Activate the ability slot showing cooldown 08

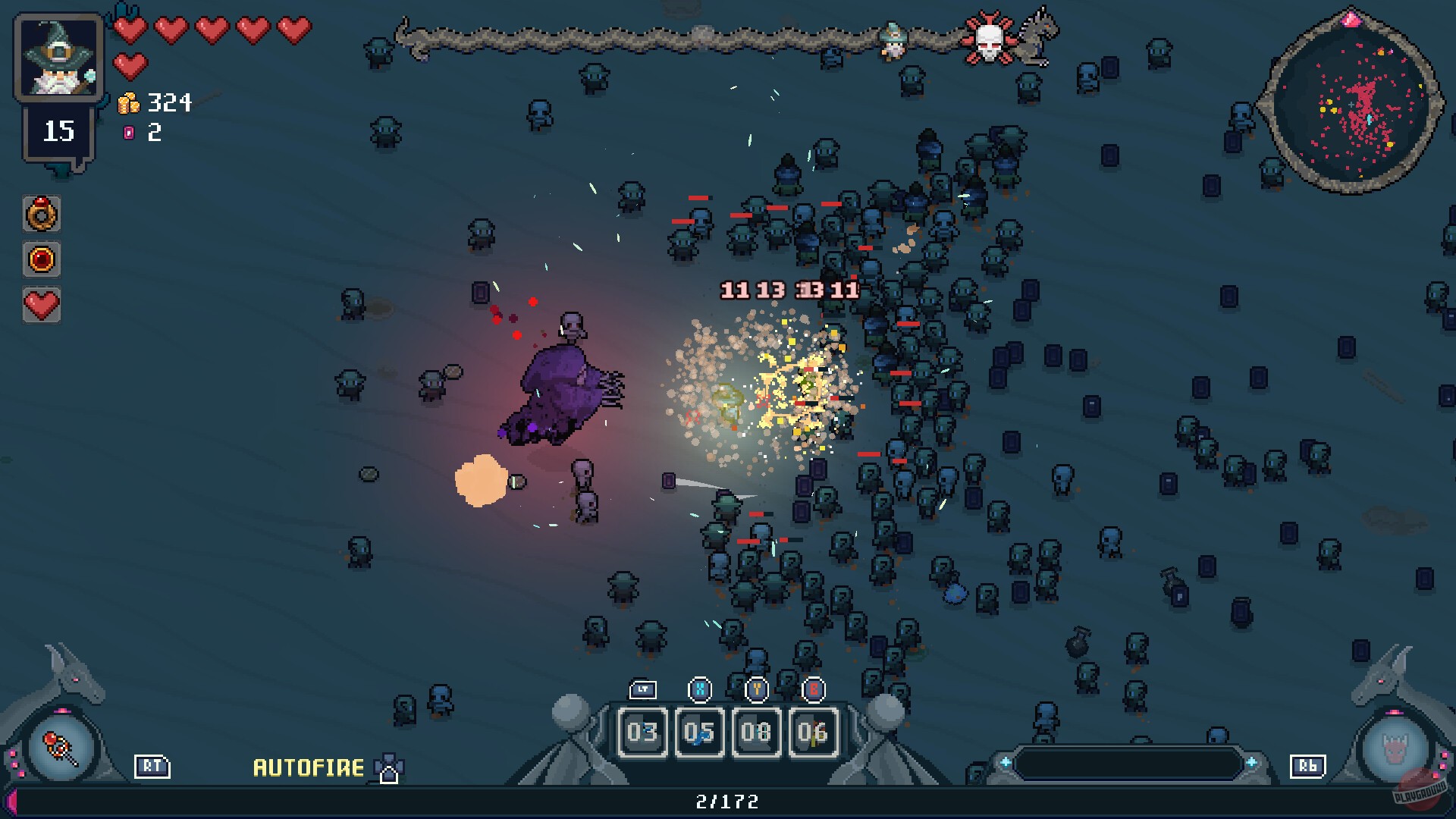coord(756,732)
